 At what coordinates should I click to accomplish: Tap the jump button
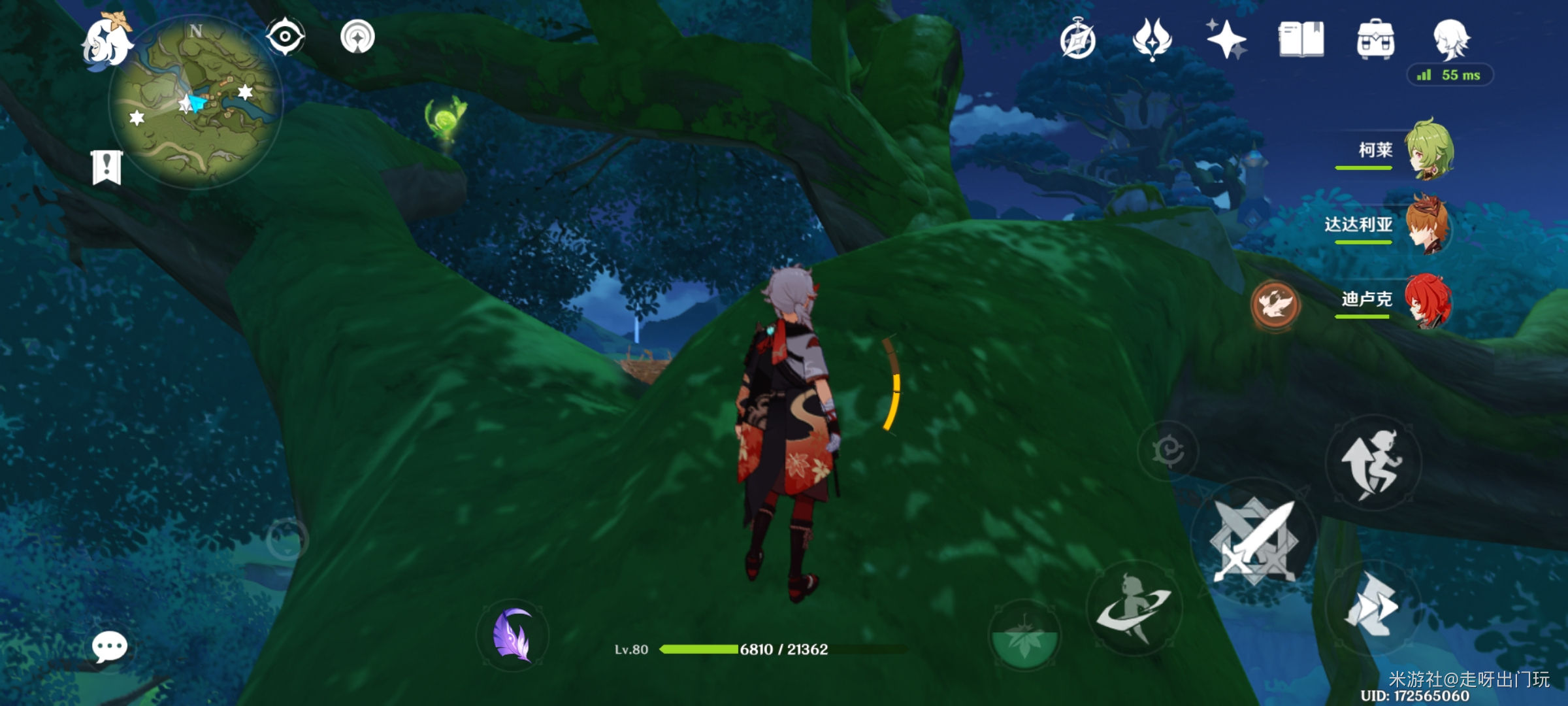pos(1373,463)
